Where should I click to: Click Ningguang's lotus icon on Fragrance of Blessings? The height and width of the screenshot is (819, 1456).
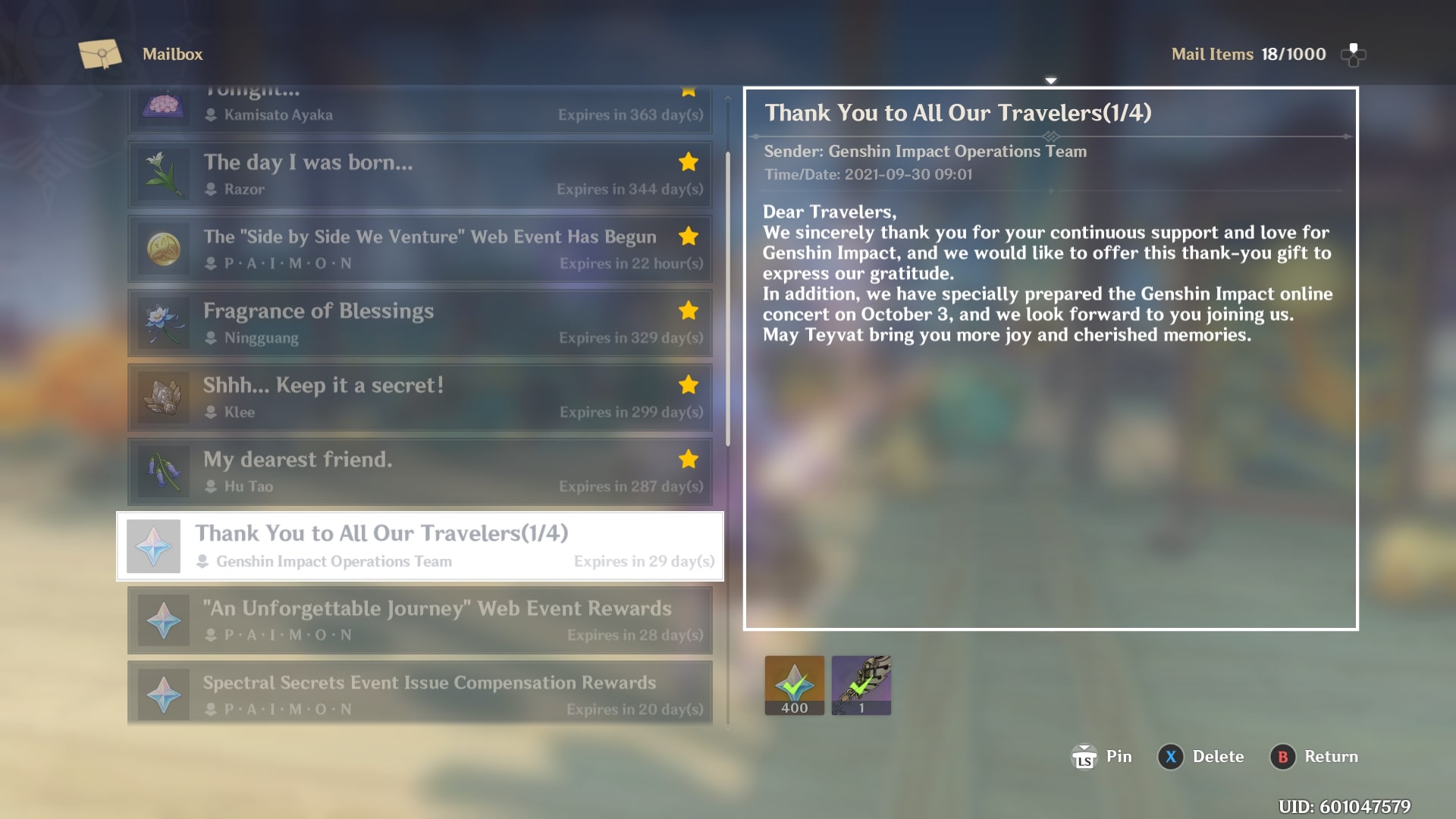click(x=163, y=322)
